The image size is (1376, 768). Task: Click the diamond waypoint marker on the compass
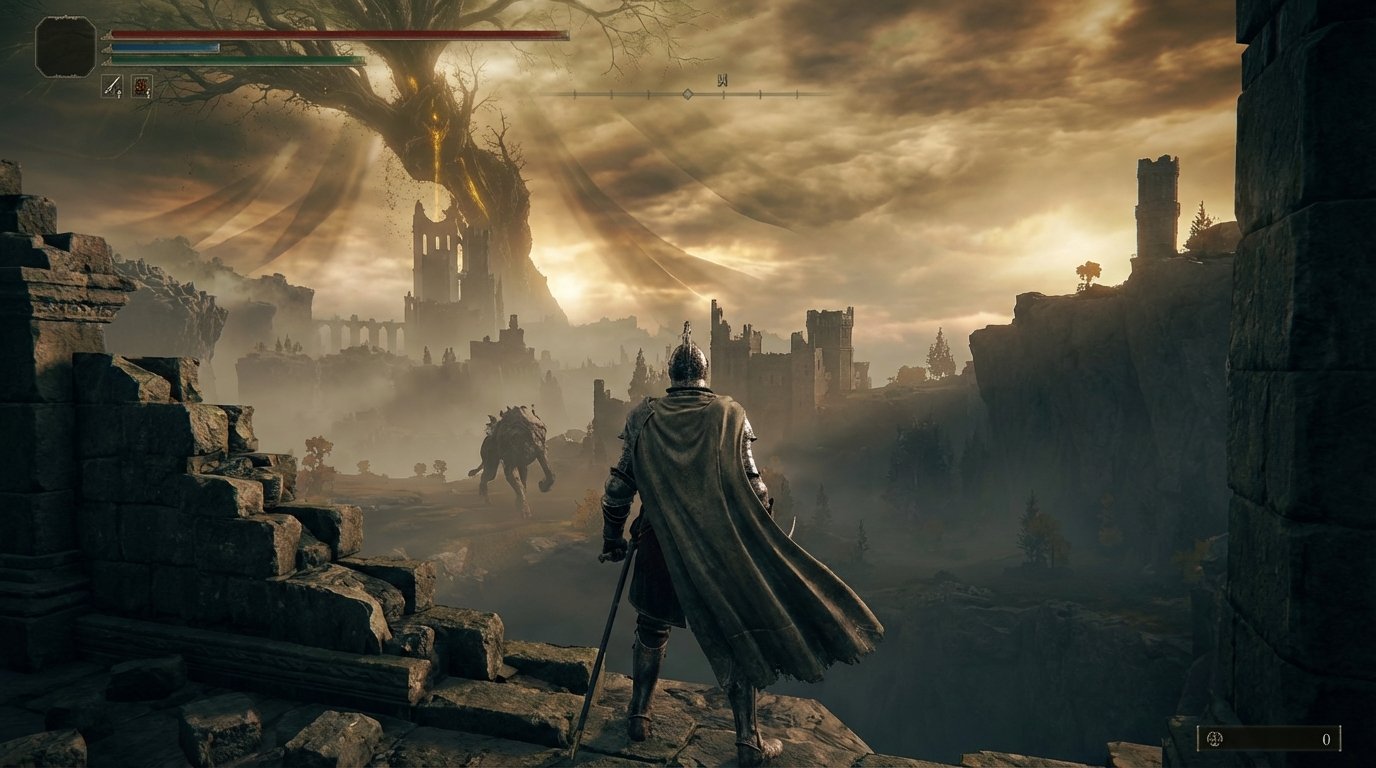tap(688, 94)
